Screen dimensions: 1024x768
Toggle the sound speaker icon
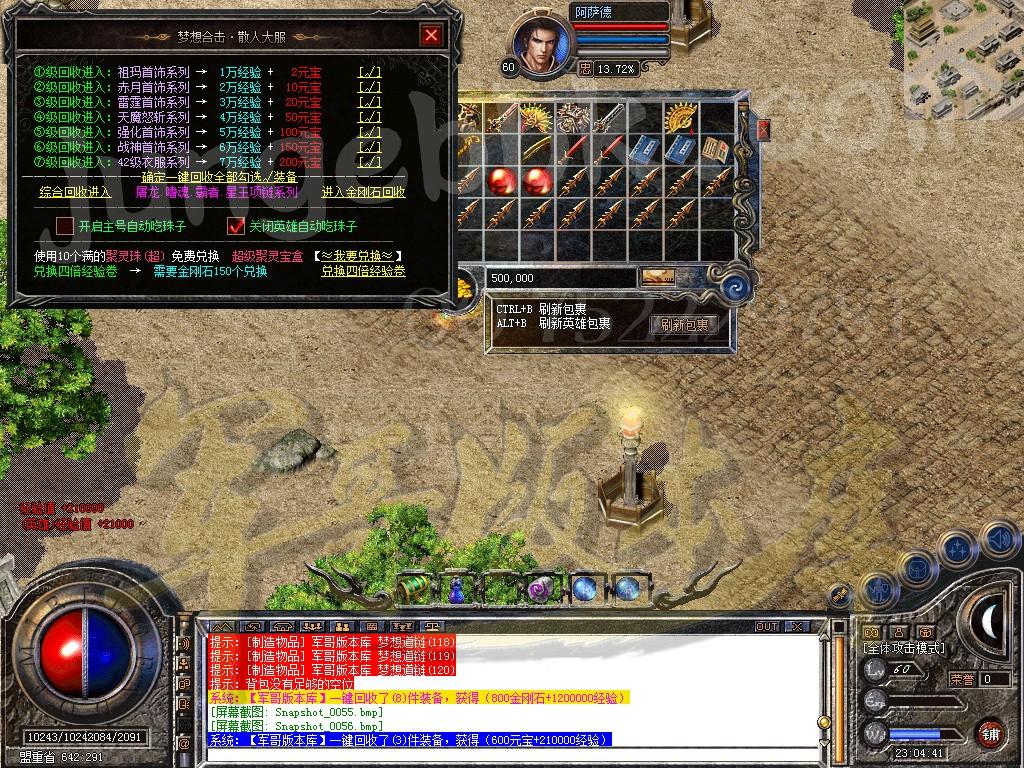coord(997,540)
